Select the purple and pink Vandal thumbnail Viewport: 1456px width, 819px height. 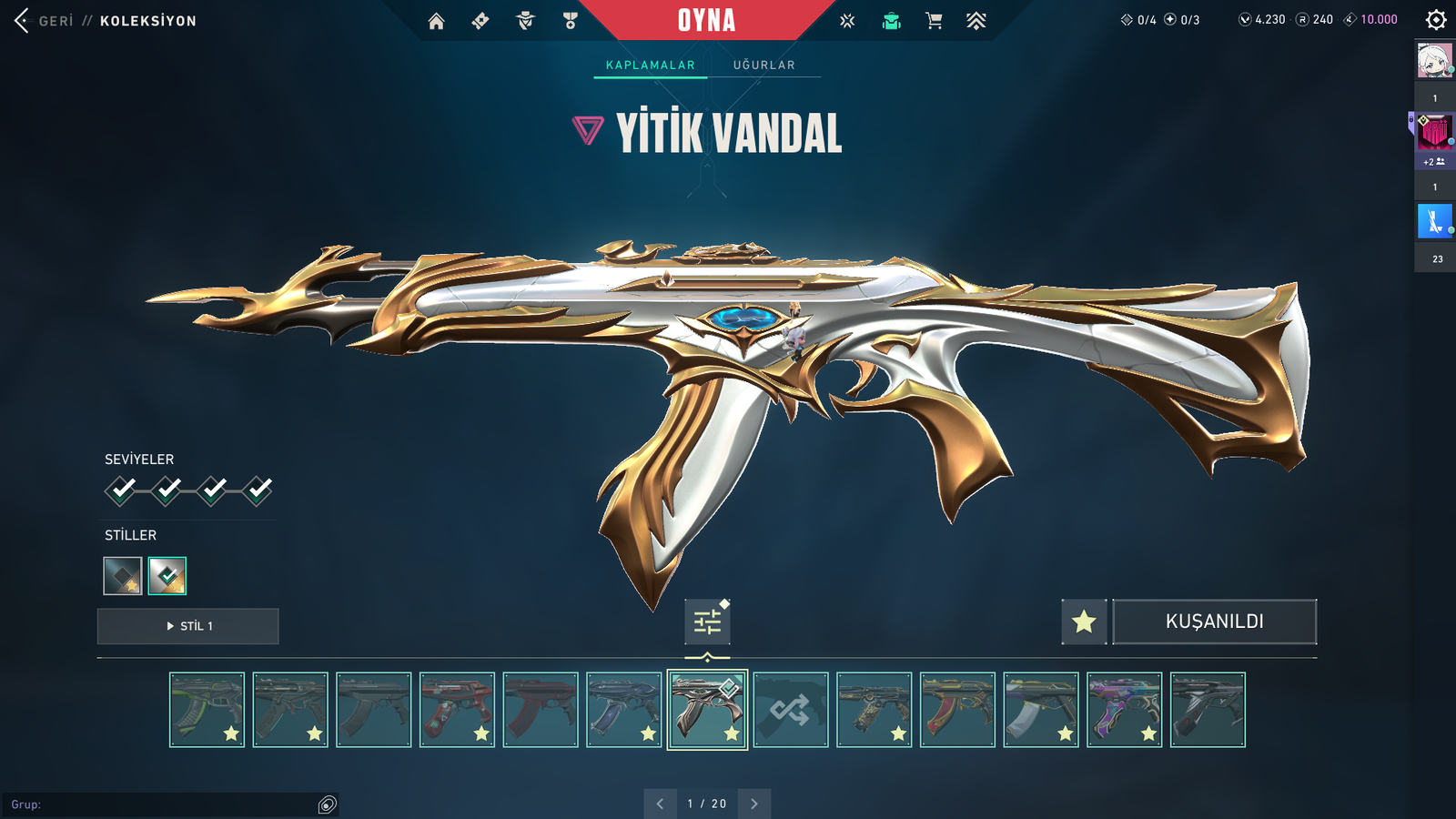point(1124,710)
